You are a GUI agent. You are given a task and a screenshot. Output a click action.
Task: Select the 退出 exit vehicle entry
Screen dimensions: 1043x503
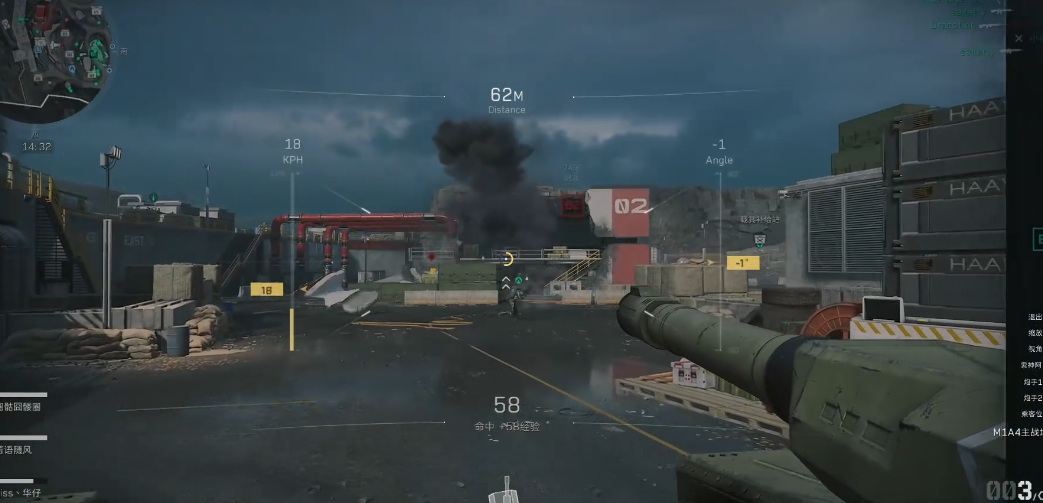pyautogui.click(x=1034, y=317)
